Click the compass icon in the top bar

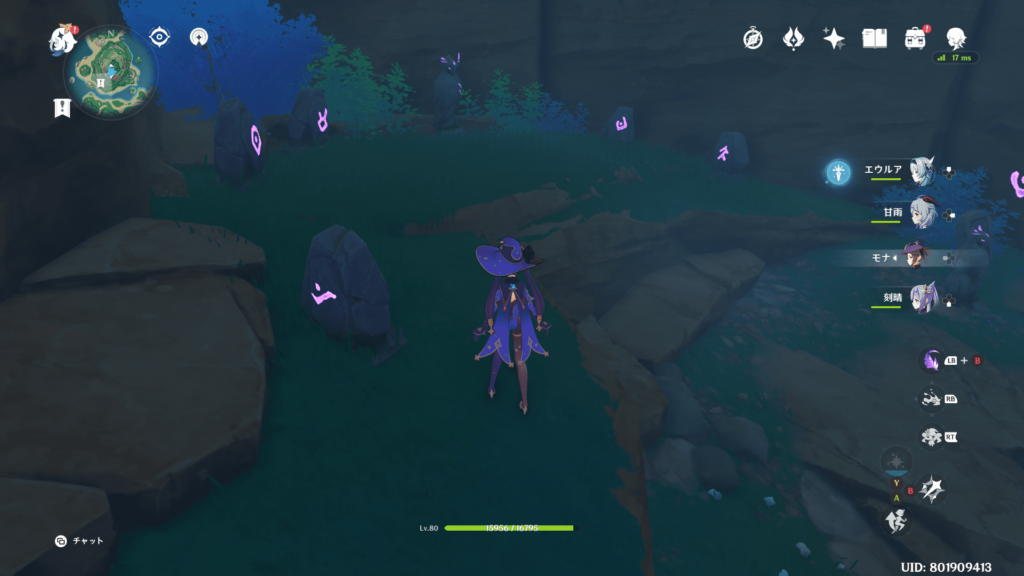[753, 38]
